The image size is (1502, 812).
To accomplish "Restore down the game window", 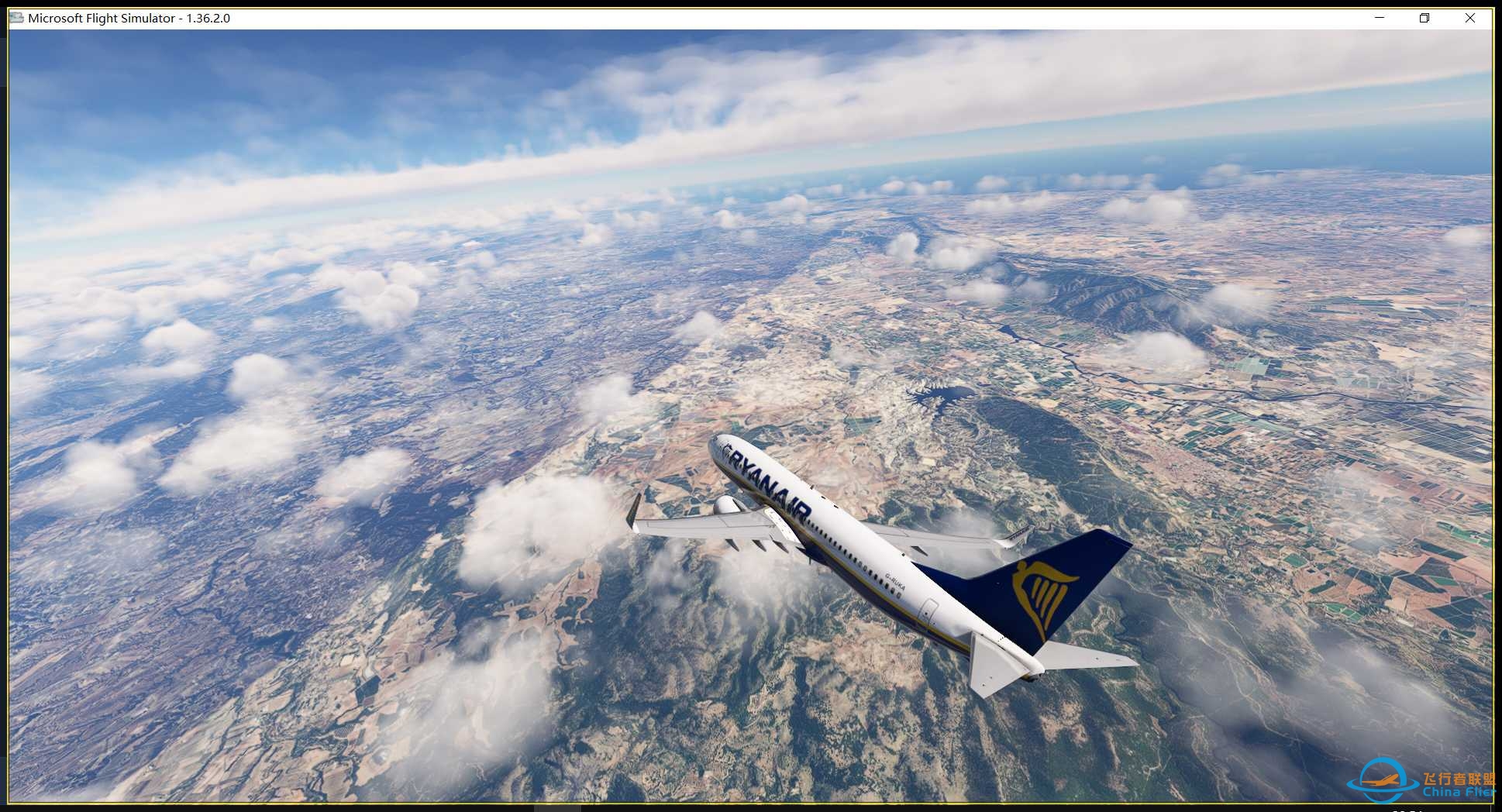I will click(x=1424, y=18).
